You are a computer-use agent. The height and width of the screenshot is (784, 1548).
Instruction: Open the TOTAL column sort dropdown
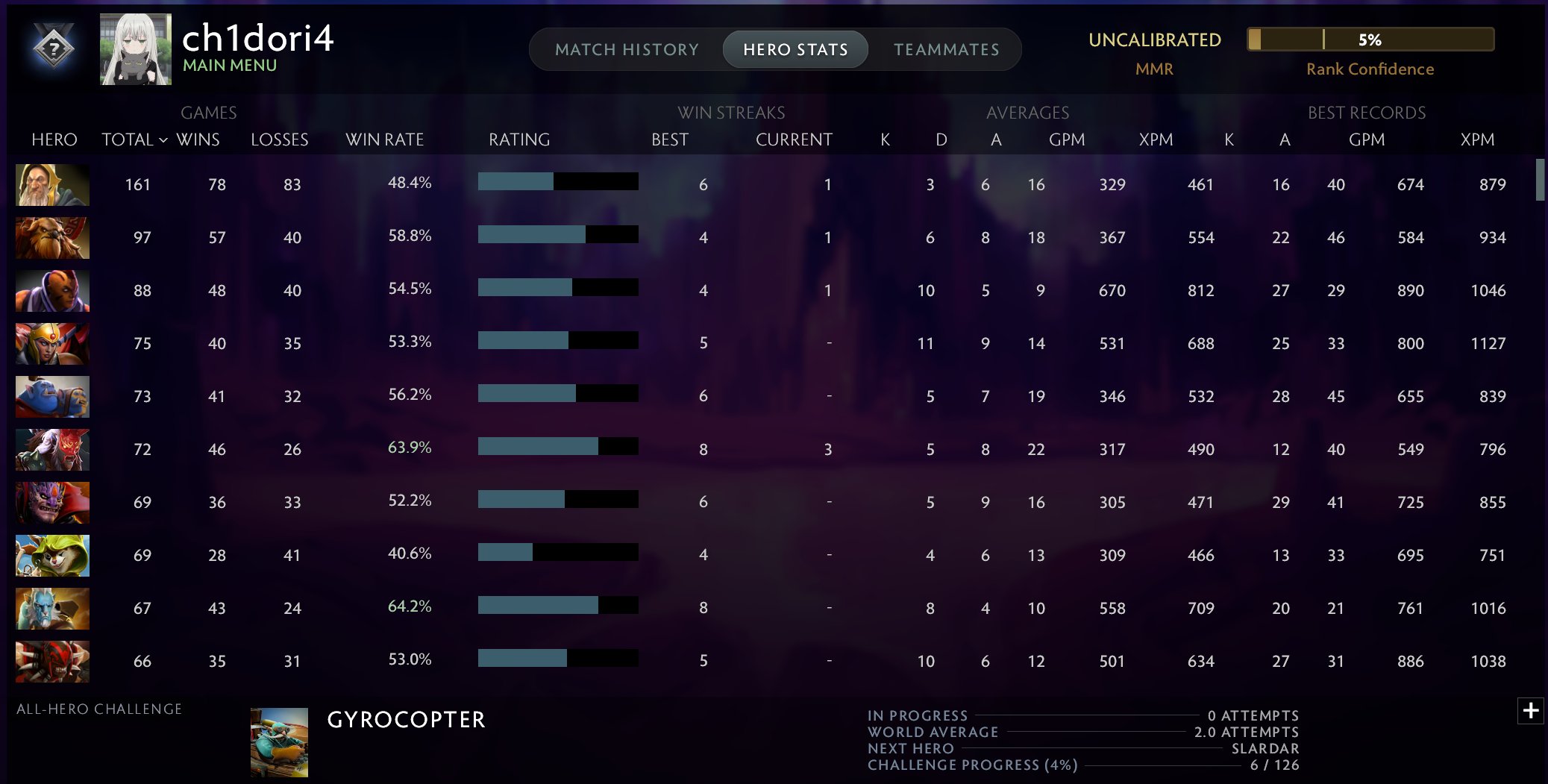tap(134, 139)
